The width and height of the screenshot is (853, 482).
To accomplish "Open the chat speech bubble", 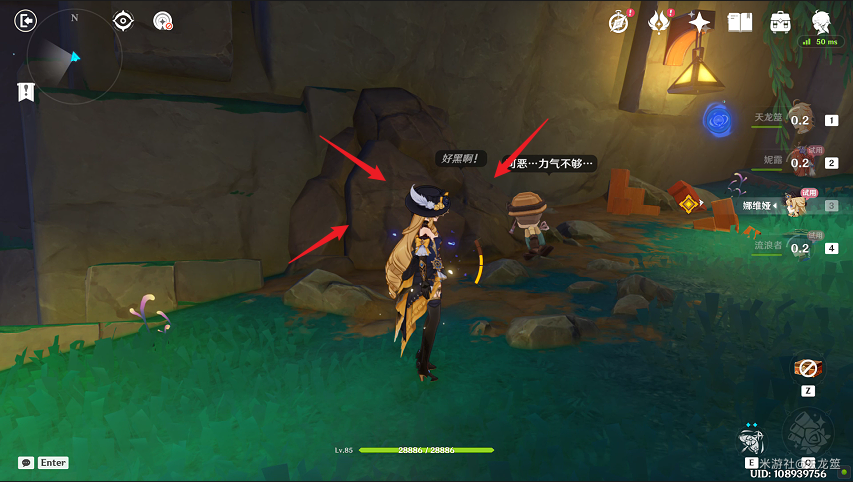I will pyautogui.click(x=26, y=463).
